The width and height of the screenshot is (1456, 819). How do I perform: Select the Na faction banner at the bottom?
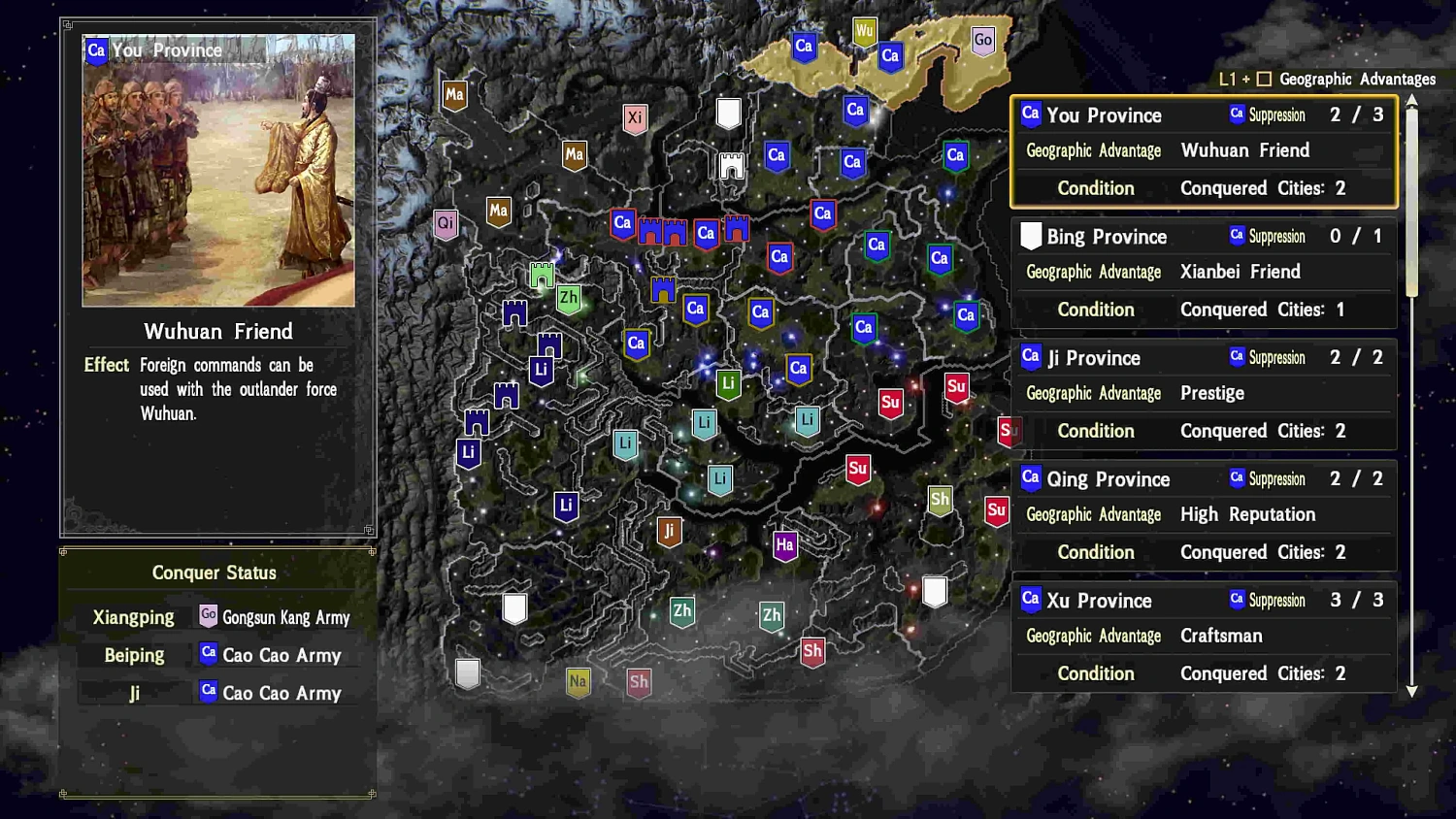[x=578, y=682]
